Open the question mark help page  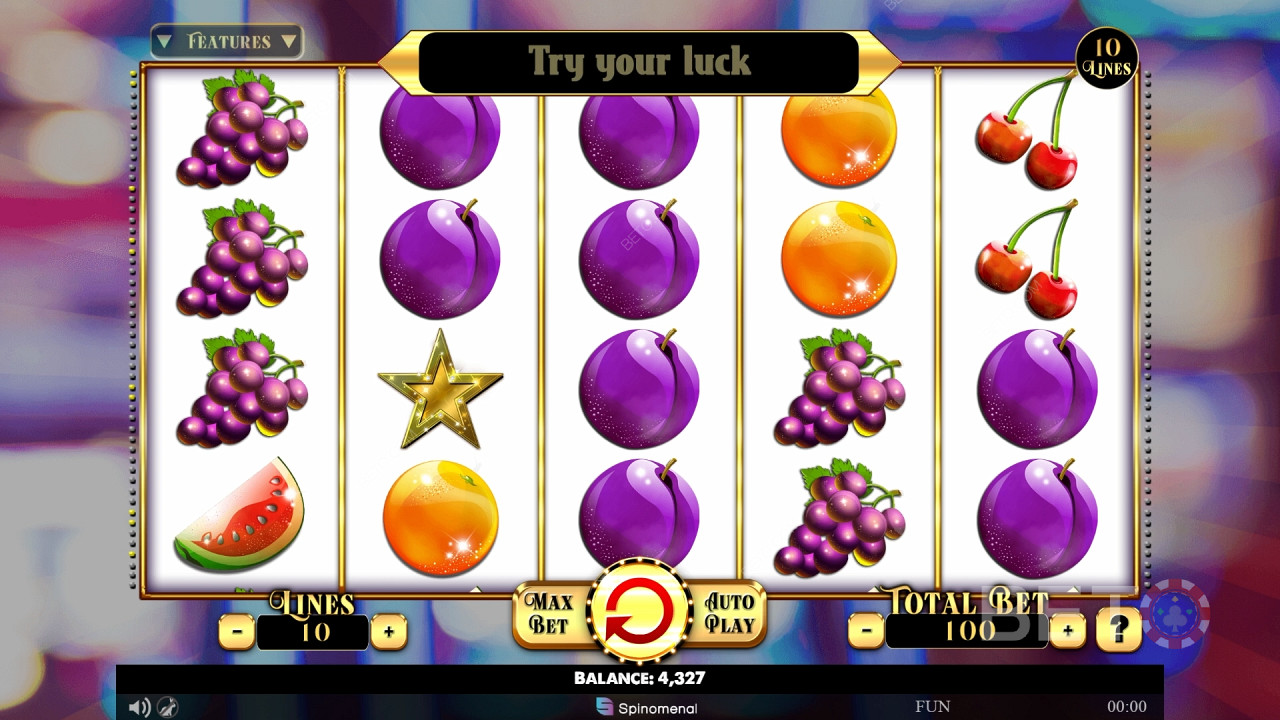(1119, 630)
